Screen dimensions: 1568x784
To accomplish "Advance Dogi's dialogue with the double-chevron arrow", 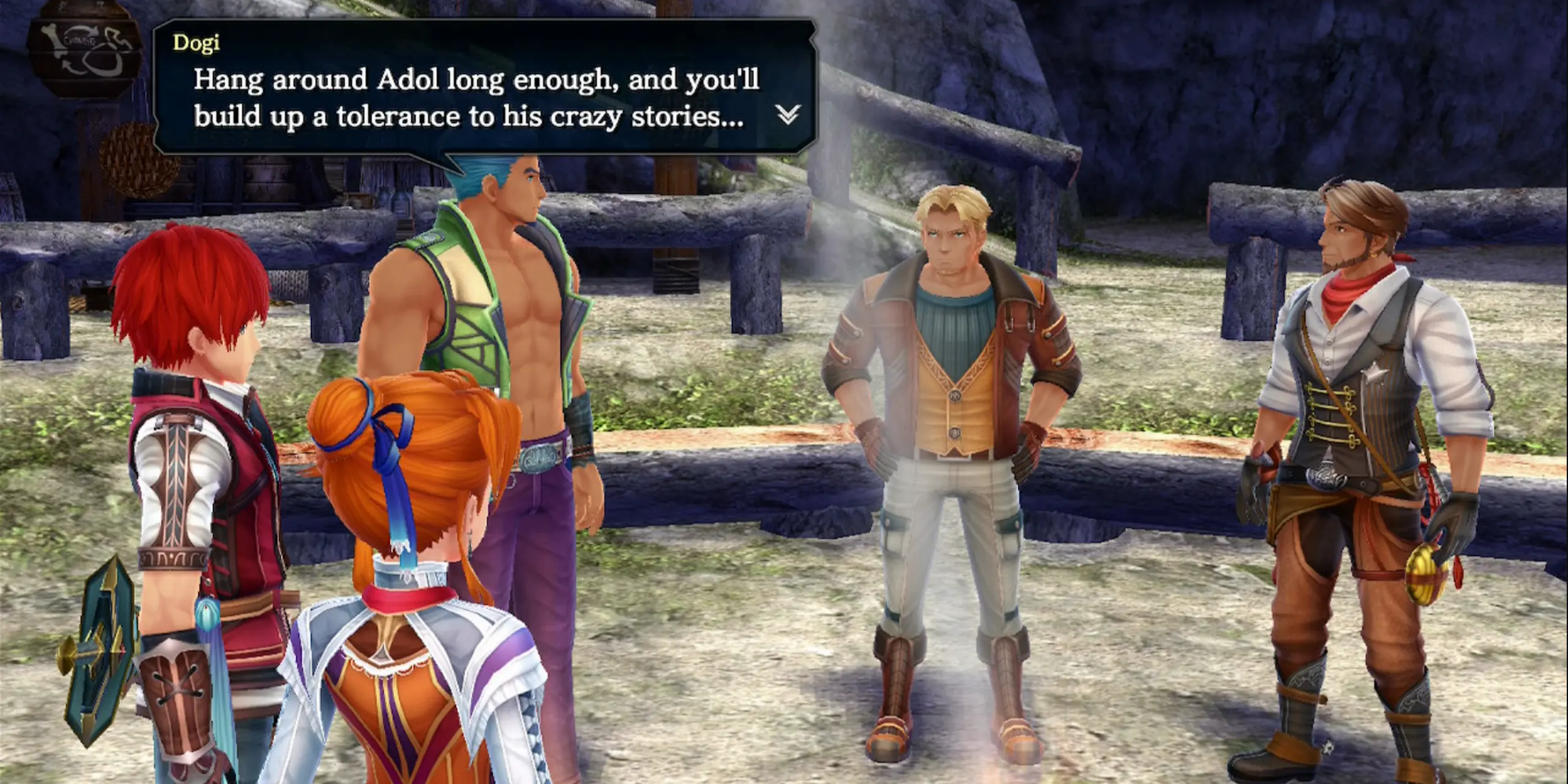I will (788, 114).
